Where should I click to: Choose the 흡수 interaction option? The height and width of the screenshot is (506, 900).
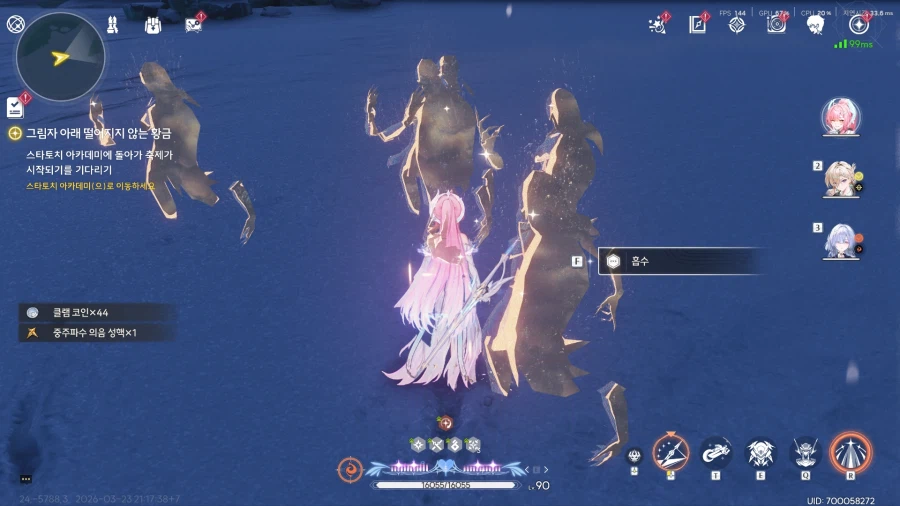point(680,261)
